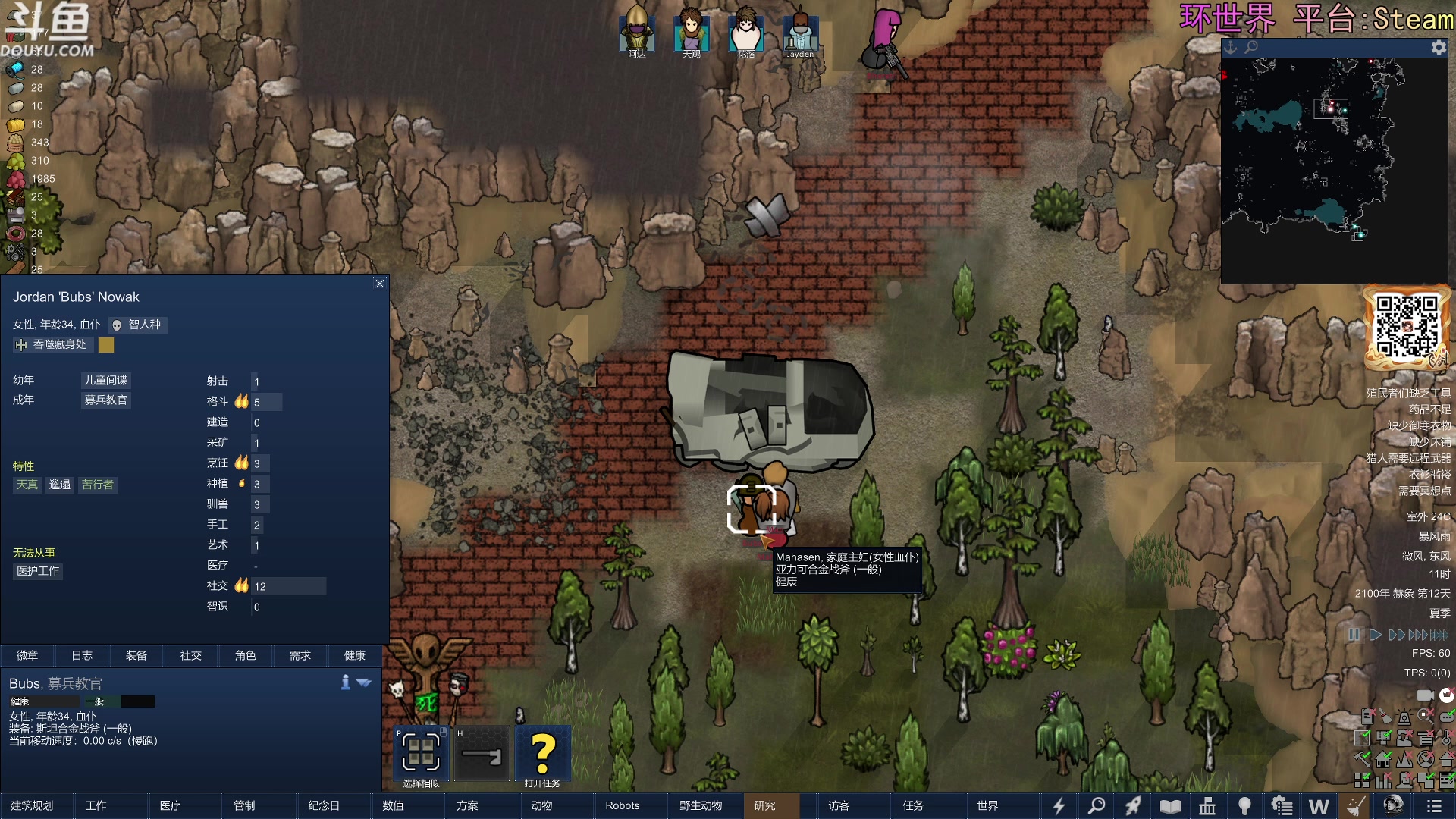The width and height of the screenshot is (1456, 819).
Task: Switch to the 健康 health tab
Action: [x=354, y=655]
